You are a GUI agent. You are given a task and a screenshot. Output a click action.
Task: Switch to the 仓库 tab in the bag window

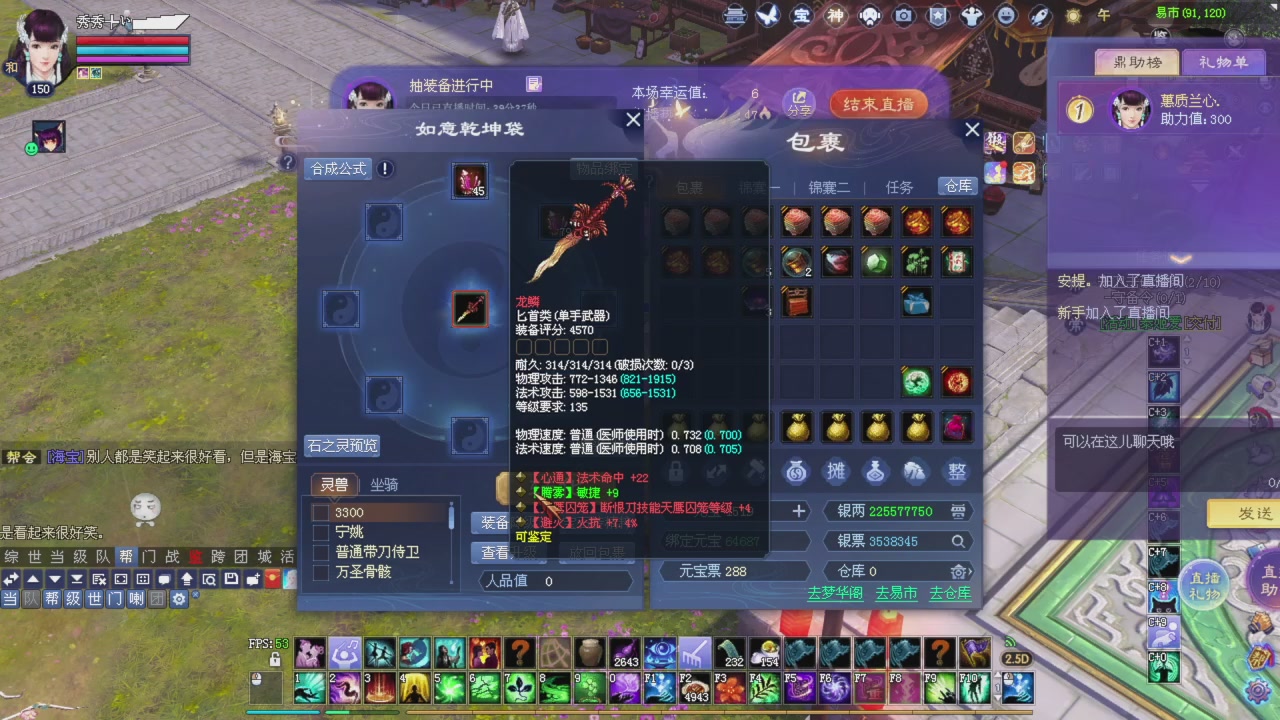coord(955,186)
